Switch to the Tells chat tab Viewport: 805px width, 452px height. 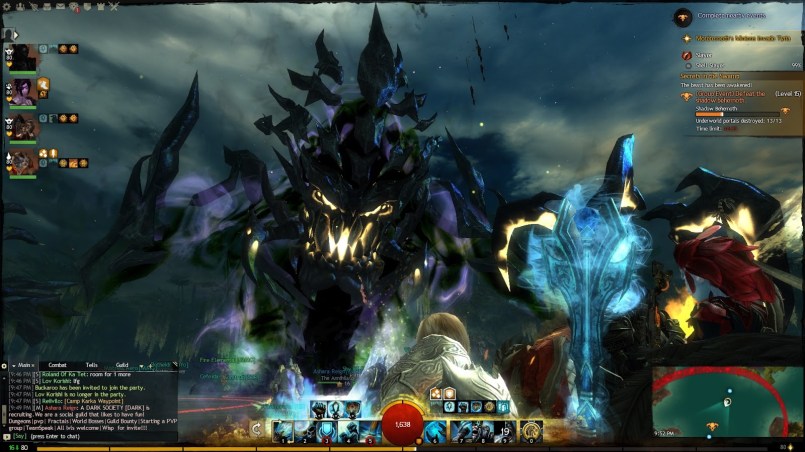(x=91, y=365)
